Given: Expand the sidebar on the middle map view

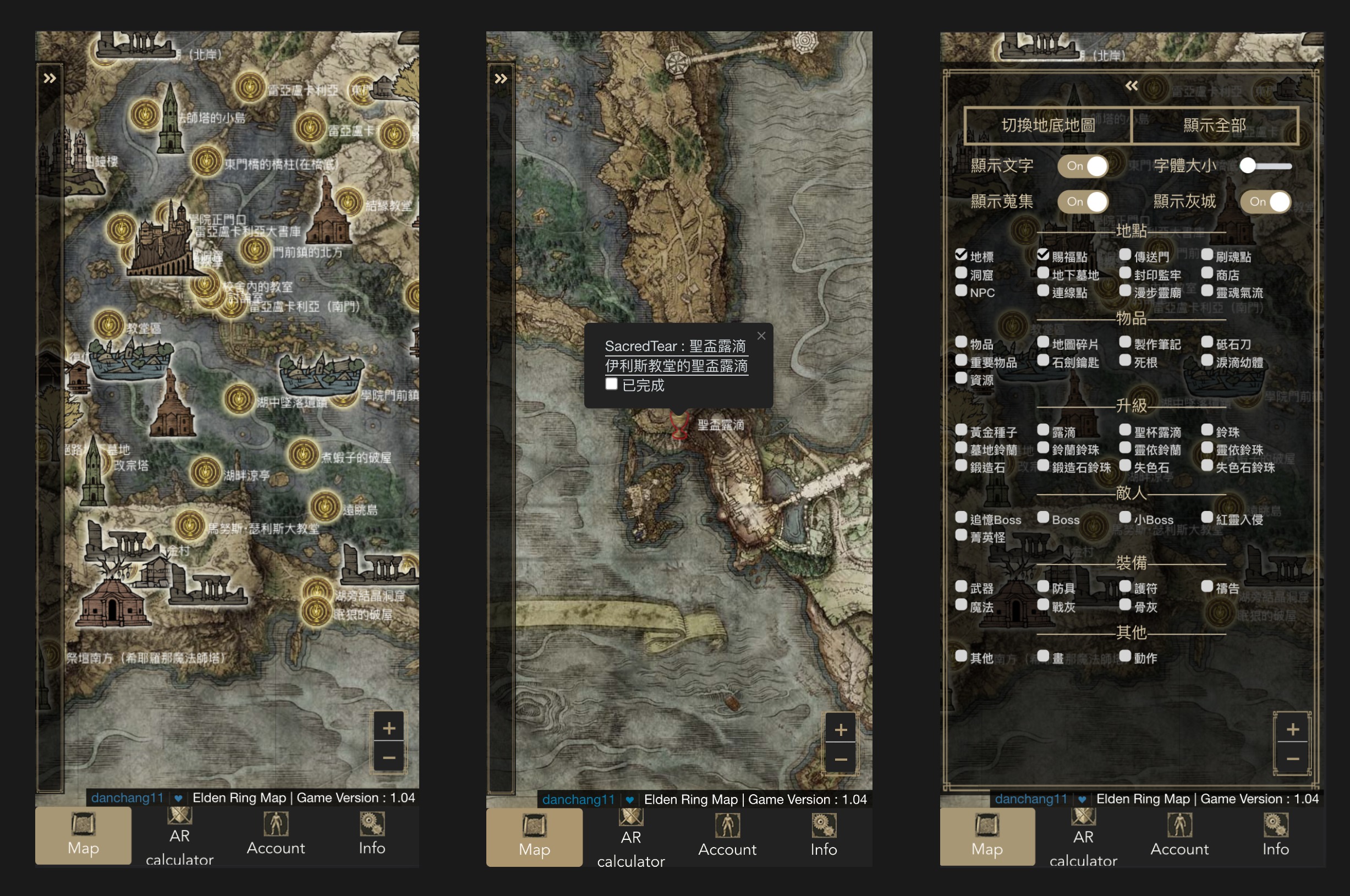Looking at the screenshot, I should click(x=501, y=78).
